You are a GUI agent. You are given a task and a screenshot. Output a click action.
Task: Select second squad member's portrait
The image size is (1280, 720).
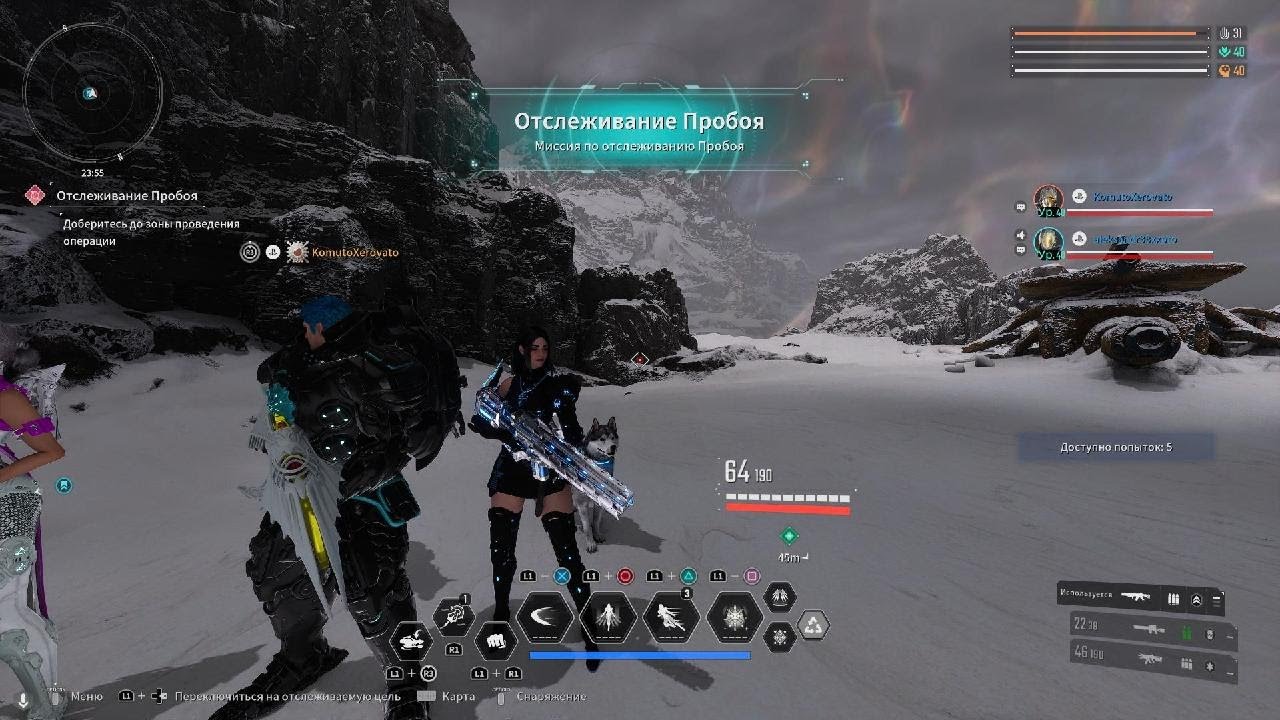(x=1048, y=241)
